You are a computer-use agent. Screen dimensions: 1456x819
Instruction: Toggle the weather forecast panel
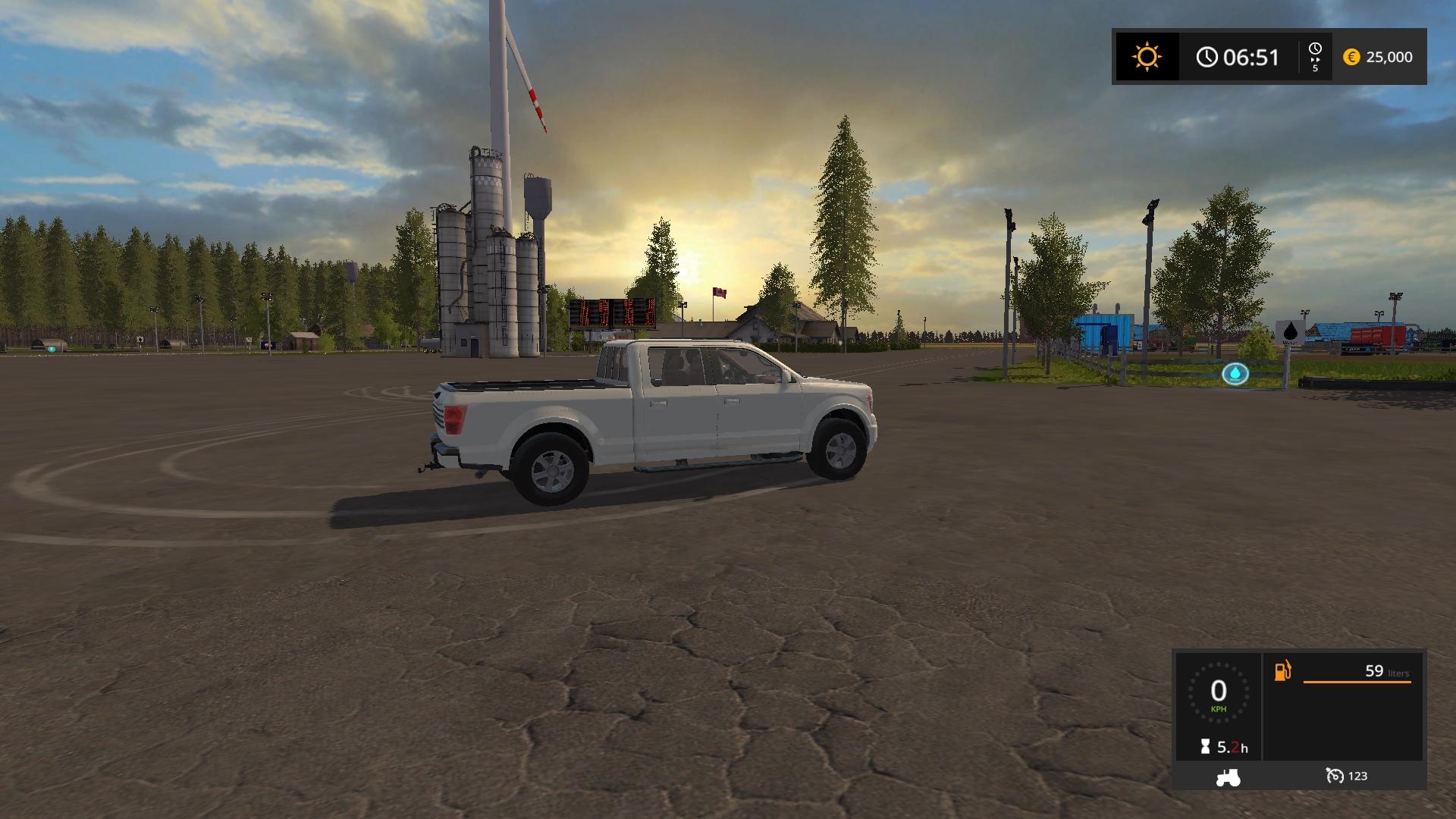1145,57
